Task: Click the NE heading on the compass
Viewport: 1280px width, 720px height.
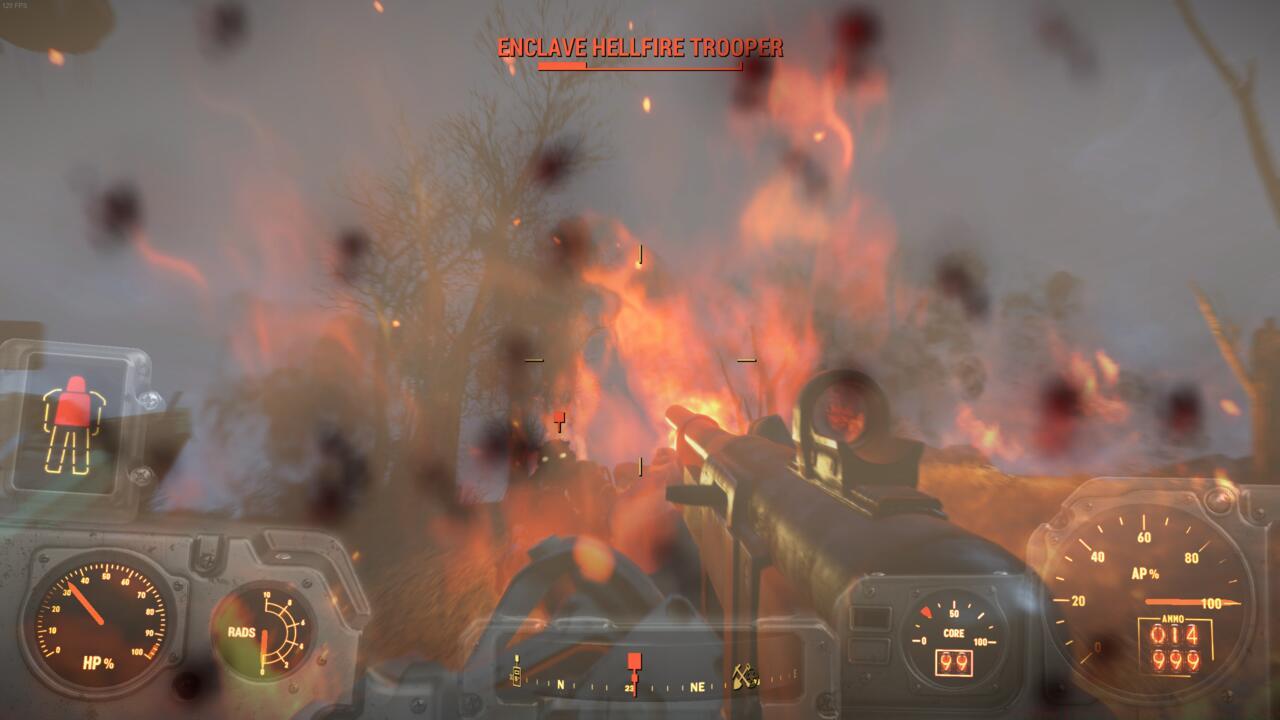Action: pyautogui.click(x=697, y=687)
